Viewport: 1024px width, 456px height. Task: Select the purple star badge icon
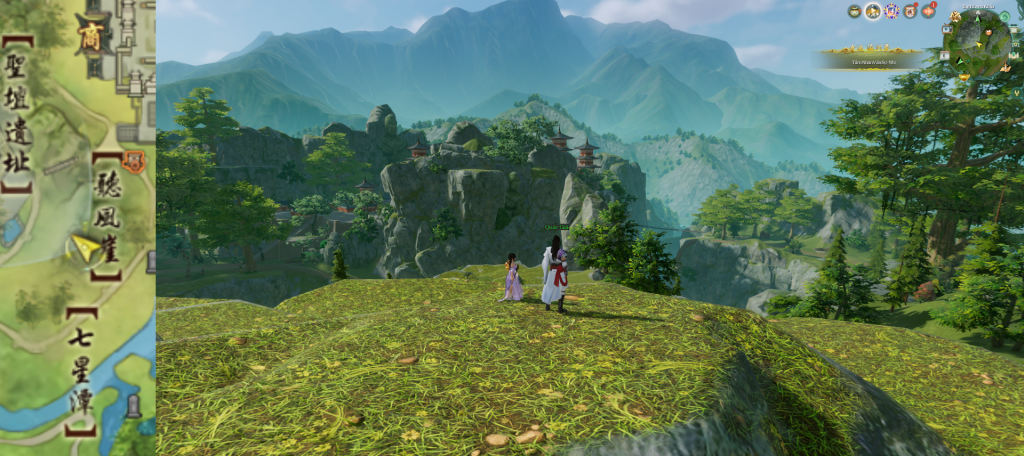pyautogui.click(x=891, y=11)
